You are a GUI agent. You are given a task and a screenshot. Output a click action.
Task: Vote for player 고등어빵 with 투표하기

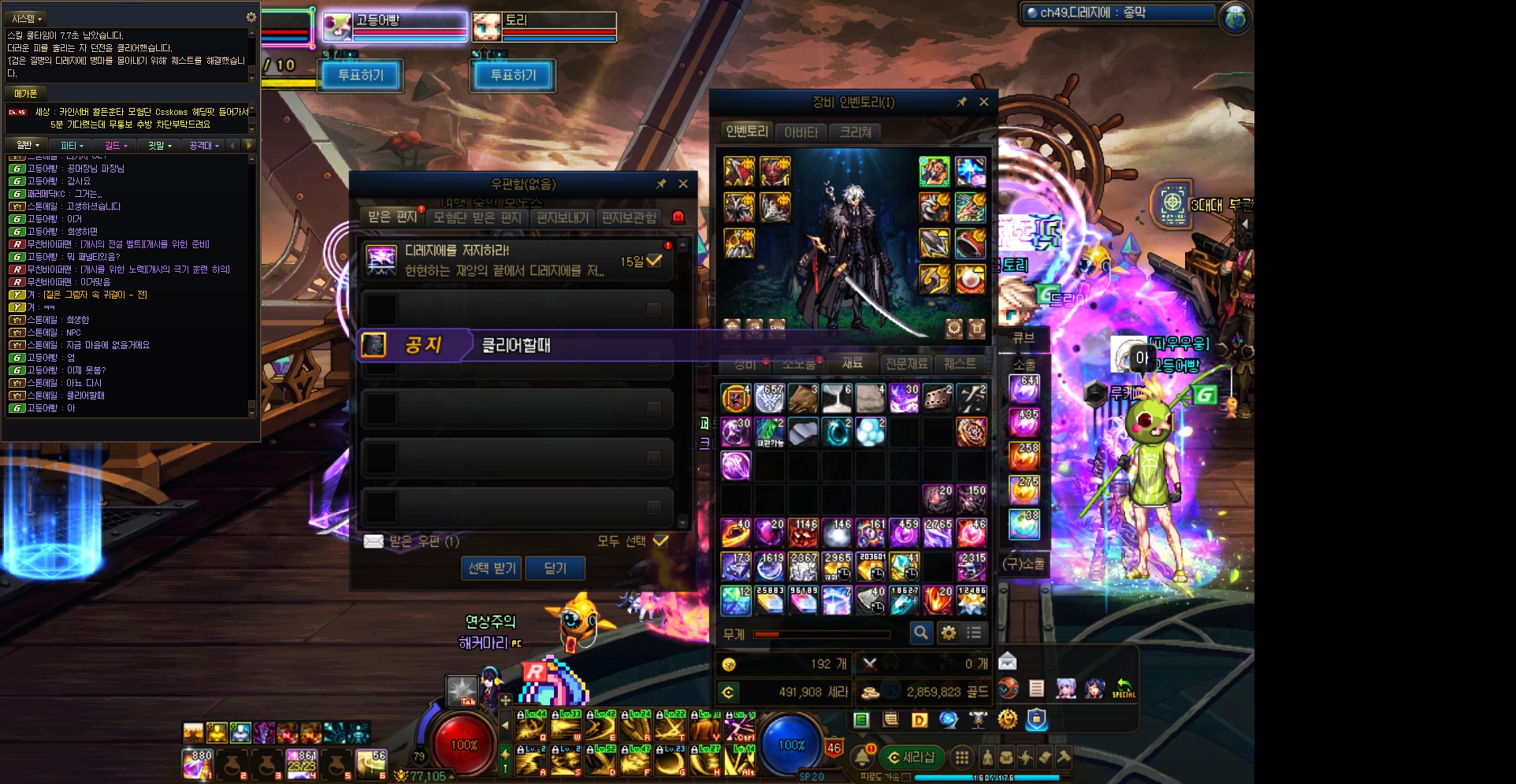(x=361, y=76)
